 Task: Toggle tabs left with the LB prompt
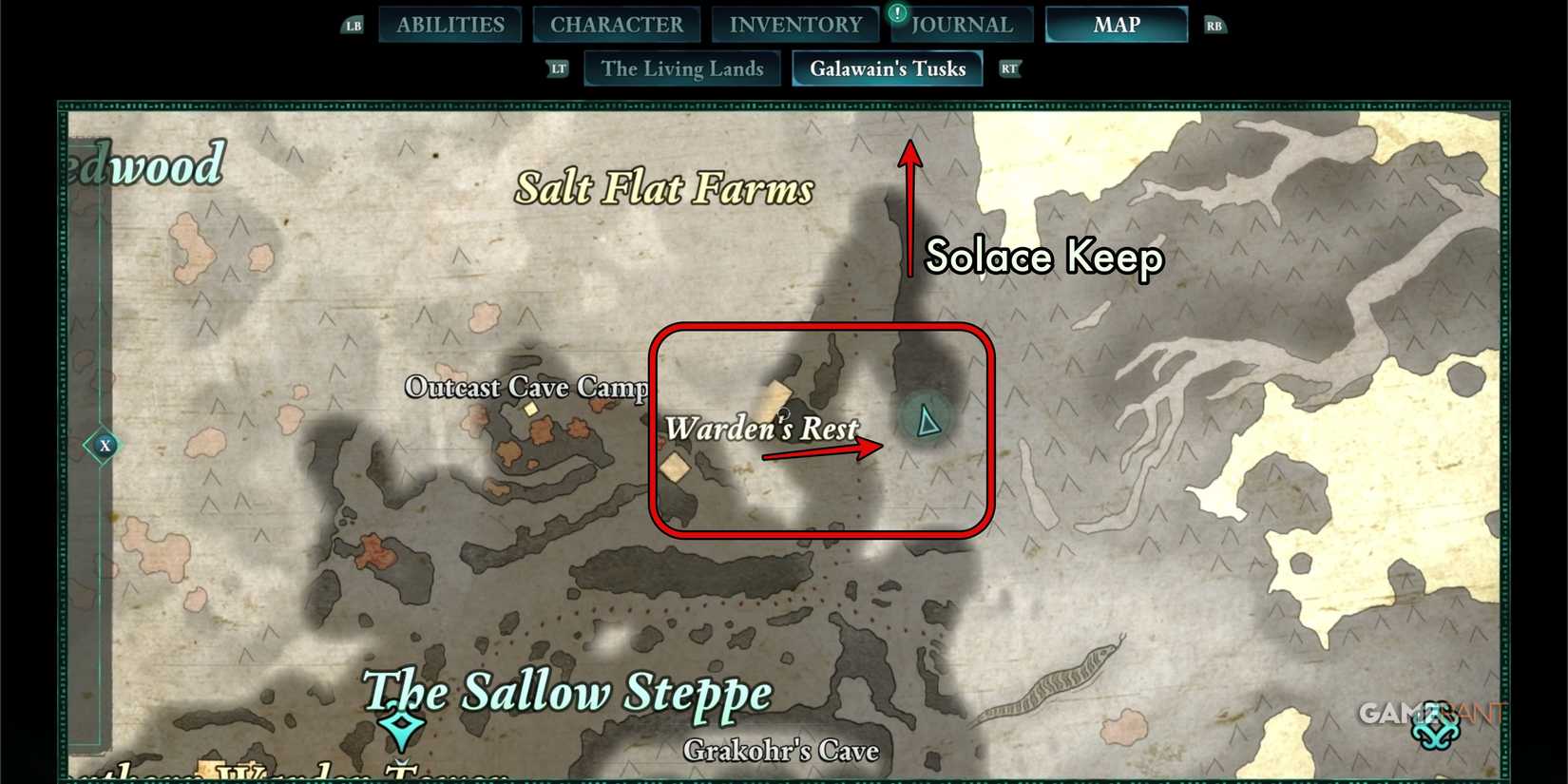click(x=353, y=25)
